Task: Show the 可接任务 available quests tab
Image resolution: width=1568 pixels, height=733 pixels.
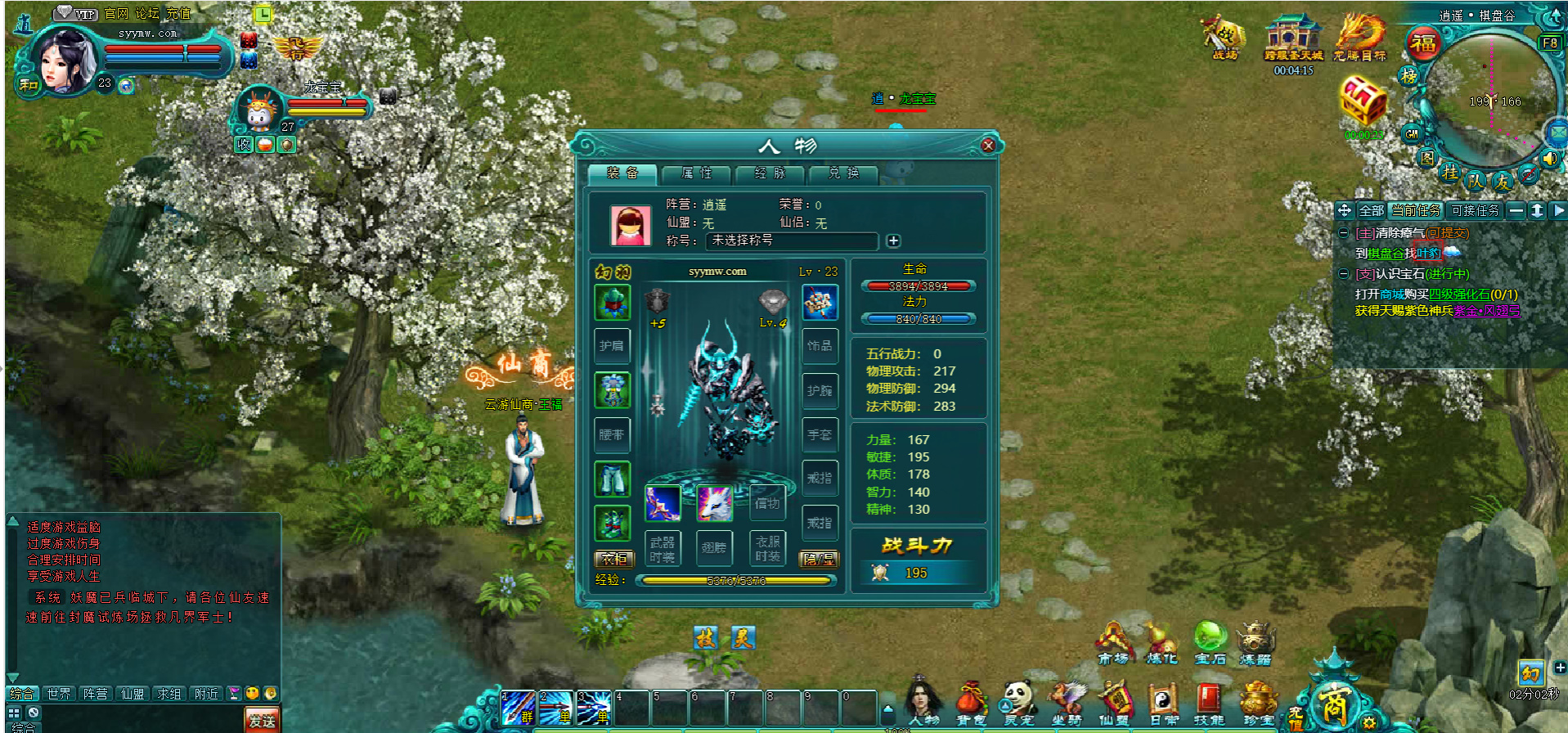Action: pos(1475,210)
